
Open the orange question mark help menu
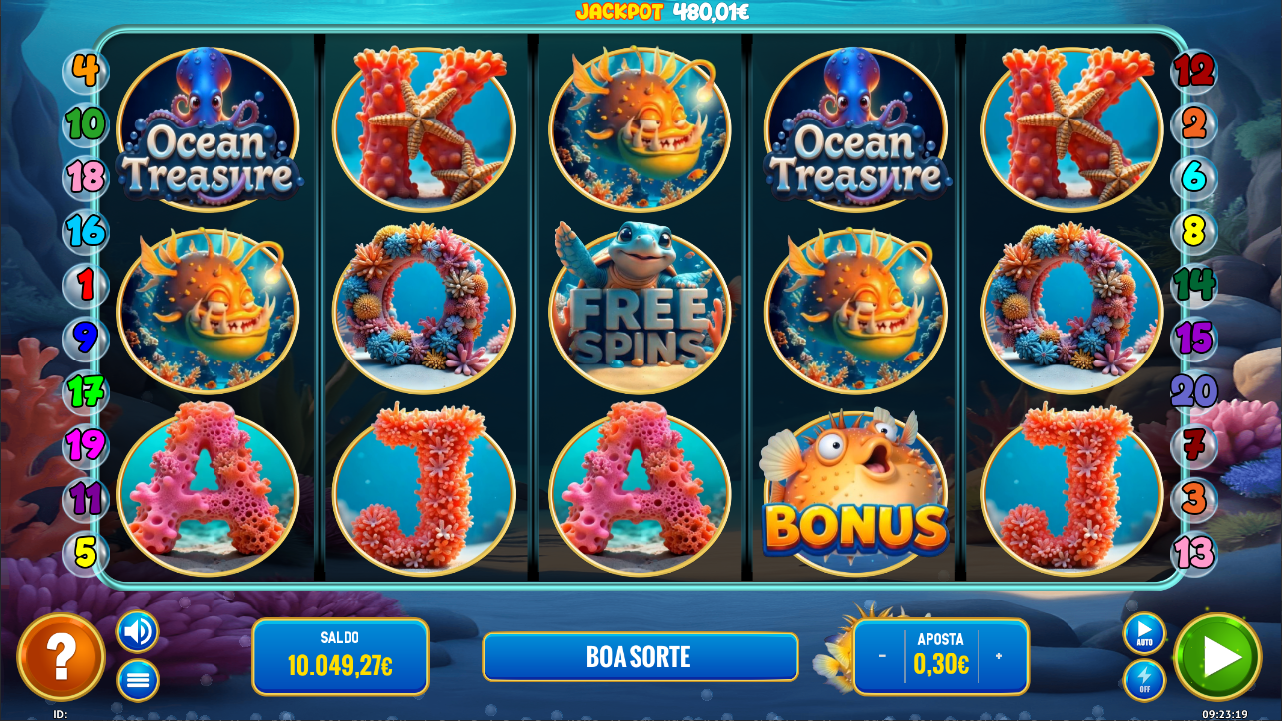tap(62, 656)
